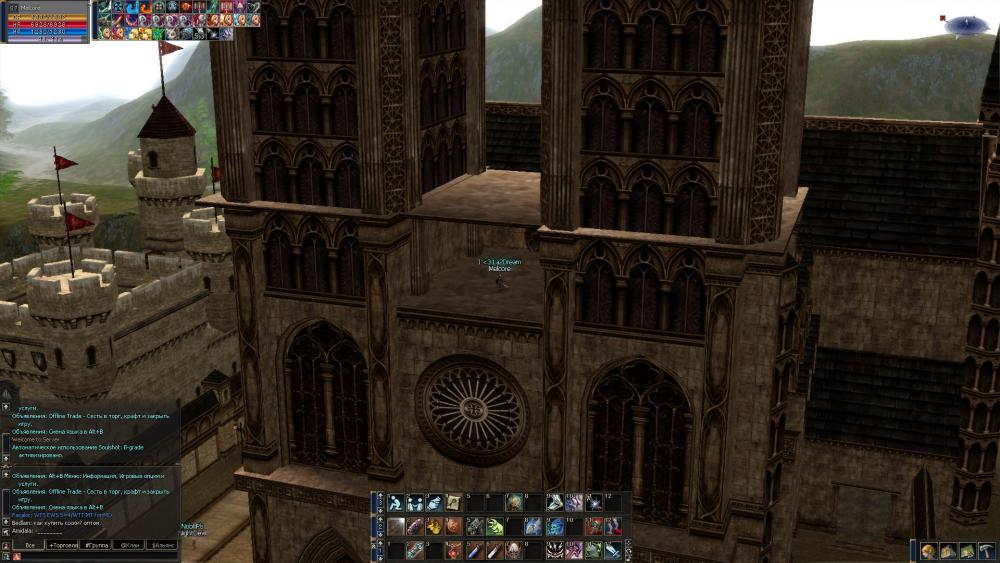The width and height of the screenshot is (1000, 563).
Task: Click the blue radar compass
Action: pos(966,24)
